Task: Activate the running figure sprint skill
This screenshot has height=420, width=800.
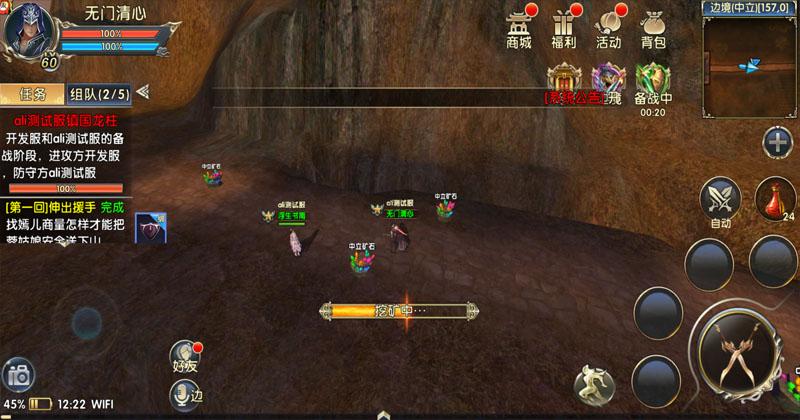Action: [x=592, y=385]
